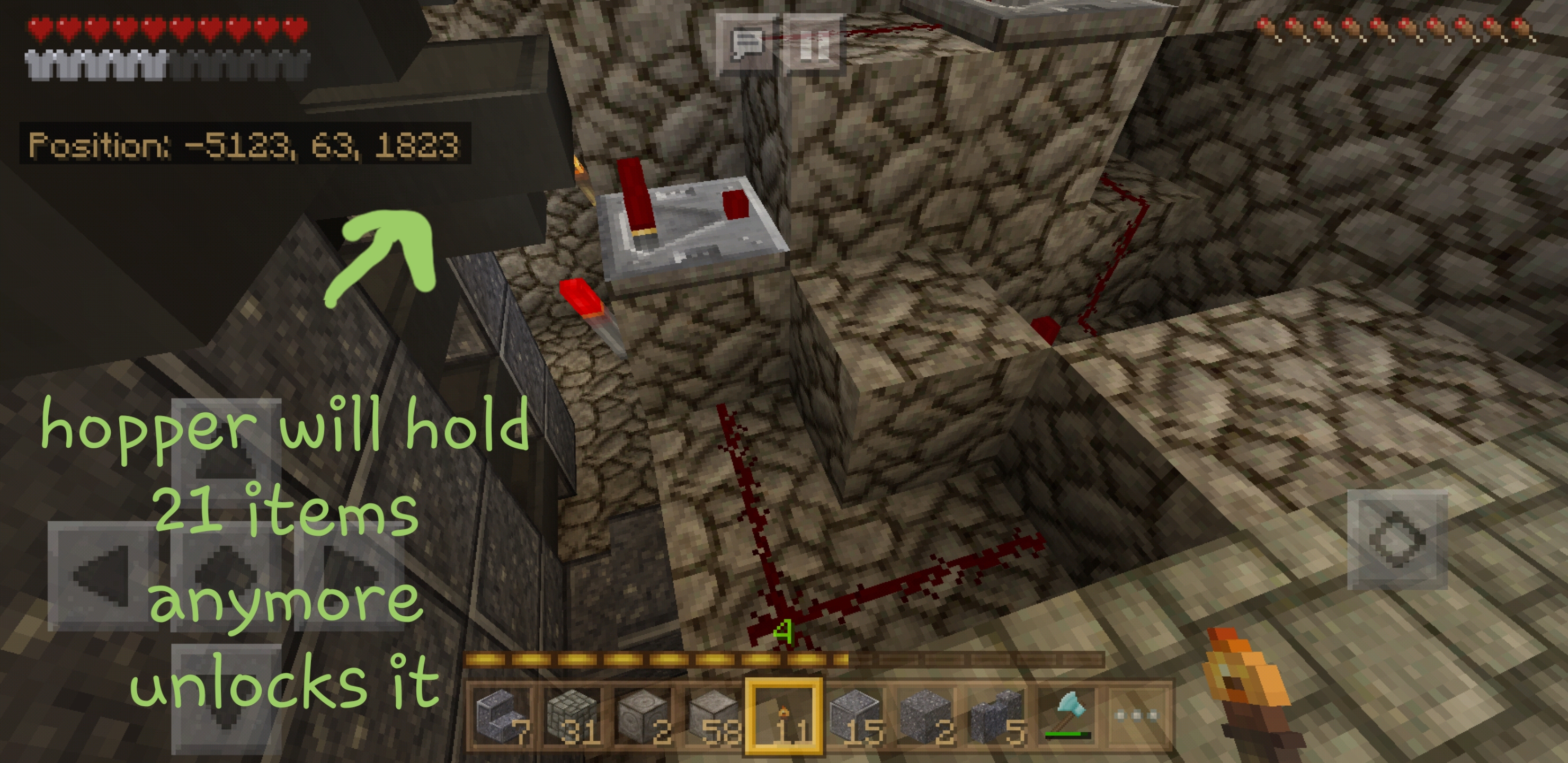The image size is (1568, 763).
Task: Open the inventory with the three-dot button
Action: (x=1136, y=716)
